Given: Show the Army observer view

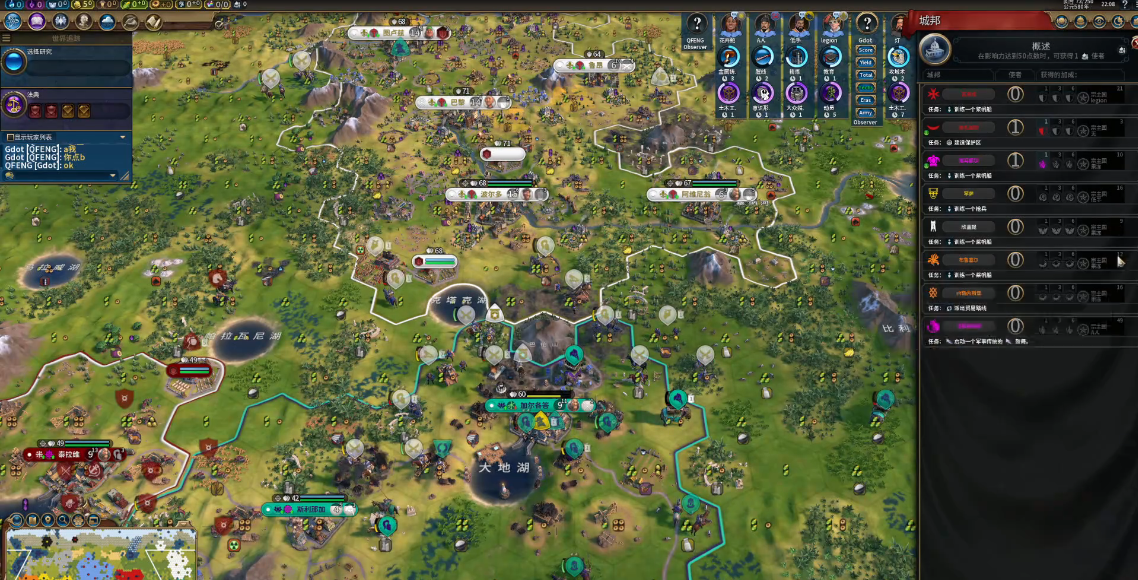Looking at the screenshot, I should pyautogui.click(x=866, y=112).
